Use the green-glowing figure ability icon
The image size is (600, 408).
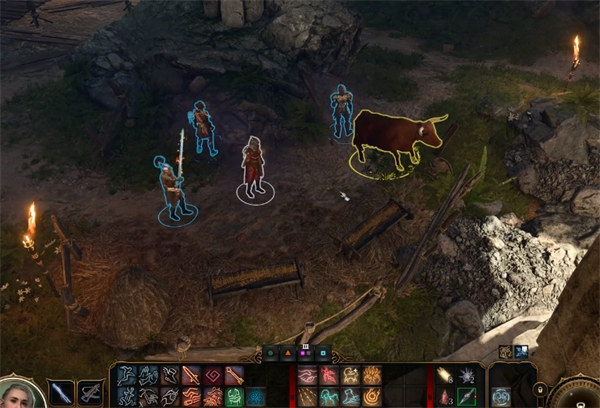pos(234,397)
